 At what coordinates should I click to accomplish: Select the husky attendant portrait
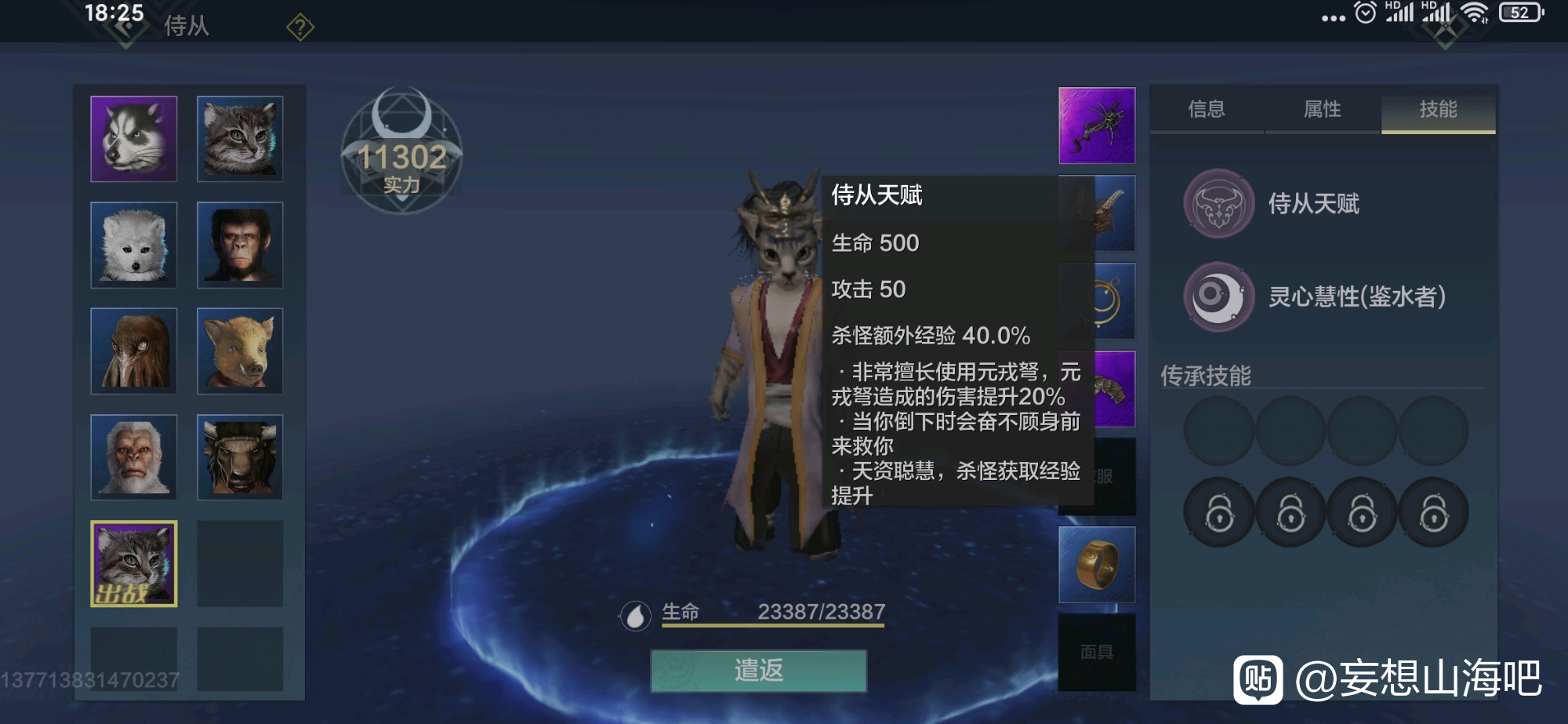click(134, 139)
